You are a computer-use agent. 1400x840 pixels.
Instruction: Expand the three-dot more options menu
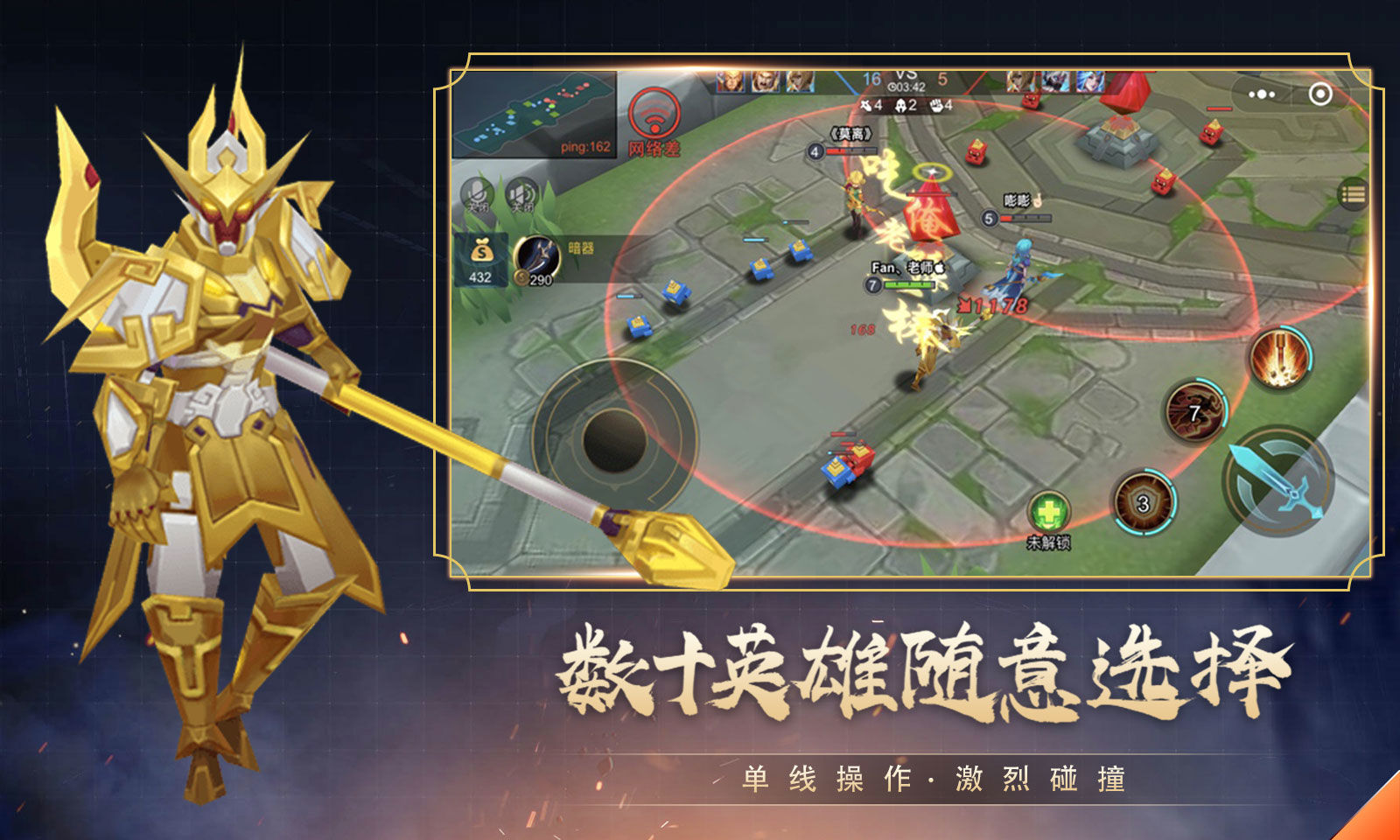(1261, 94)
